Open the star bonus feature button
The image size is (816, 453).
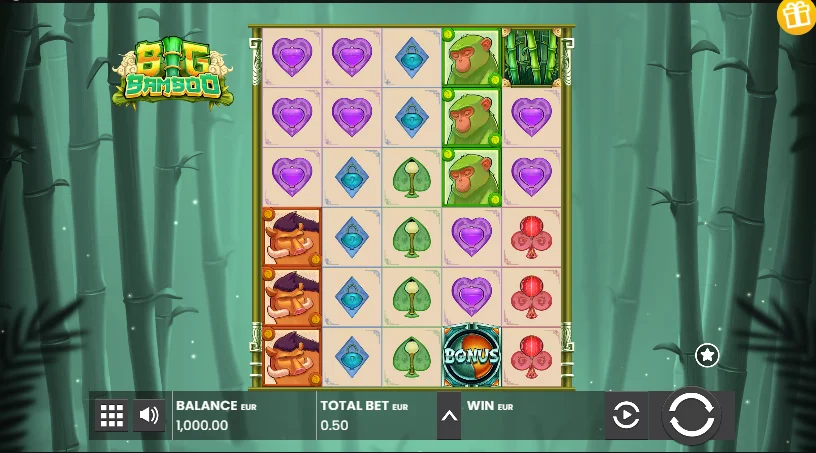707,355
